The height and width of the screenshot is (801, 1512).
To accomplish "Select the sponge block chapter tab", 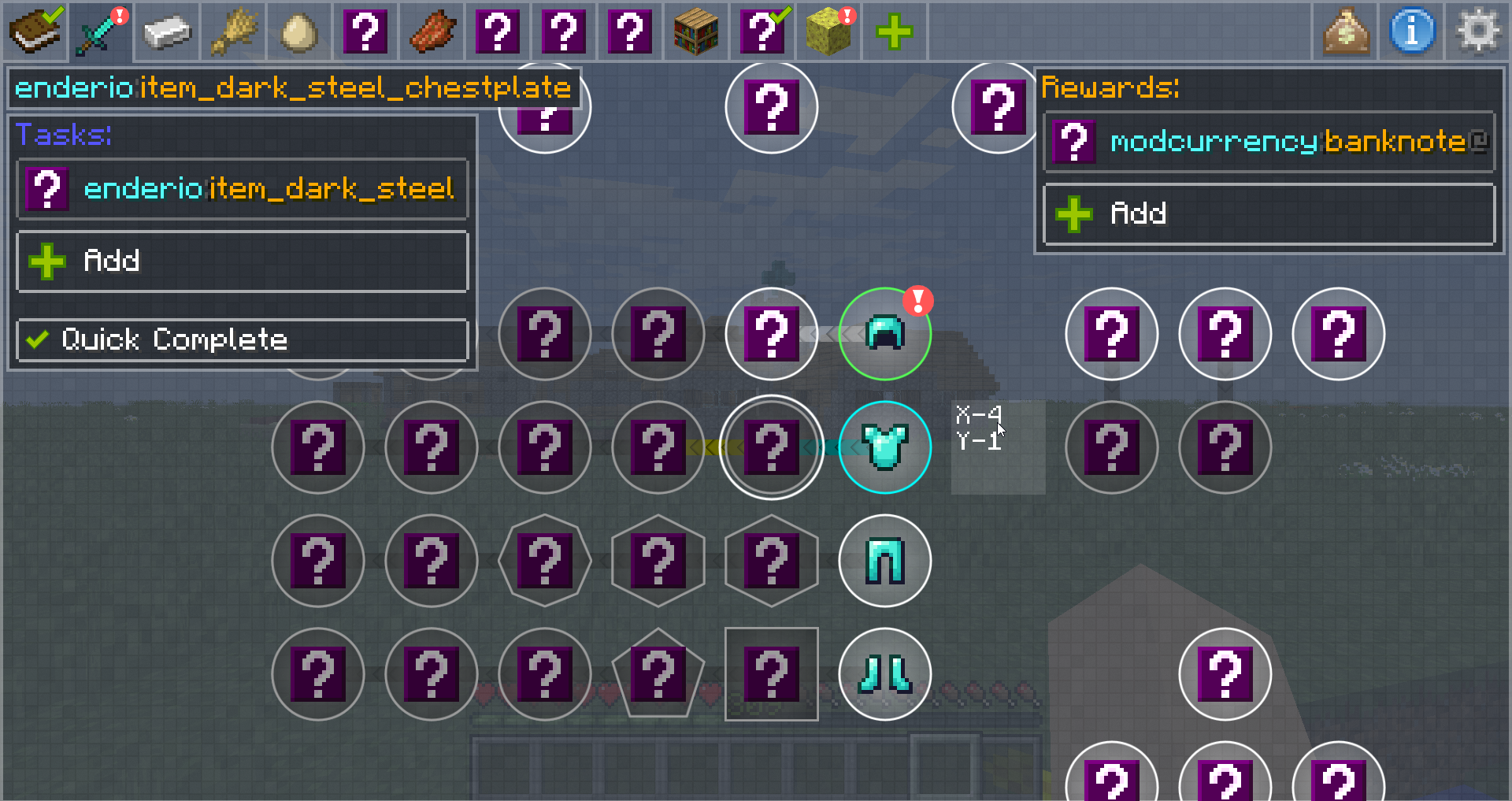I will pyautogui.click(x=828, y=32).
